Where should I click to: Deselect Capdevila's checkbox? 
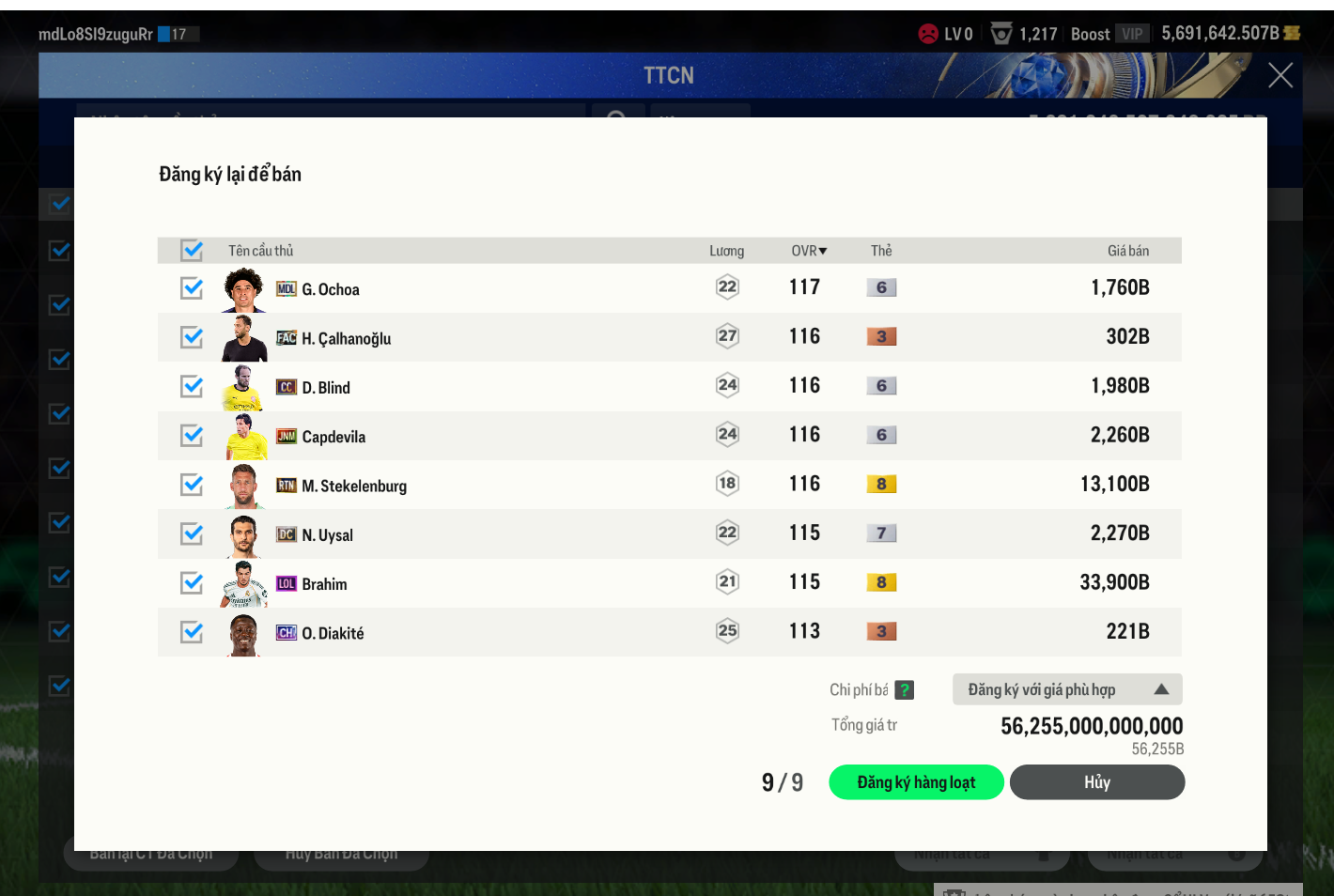point(192,436)
